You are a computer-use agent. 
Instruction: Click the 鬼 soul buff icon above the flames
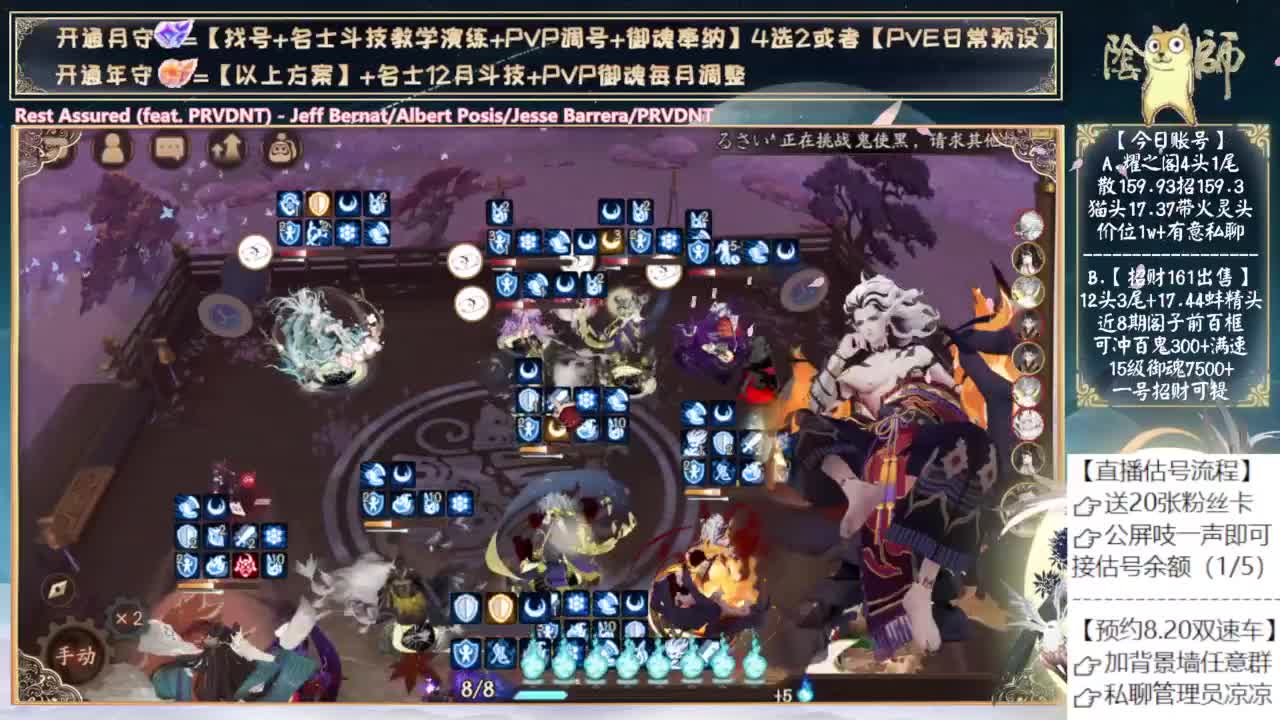pyautogui.click(x=499, y=654)
